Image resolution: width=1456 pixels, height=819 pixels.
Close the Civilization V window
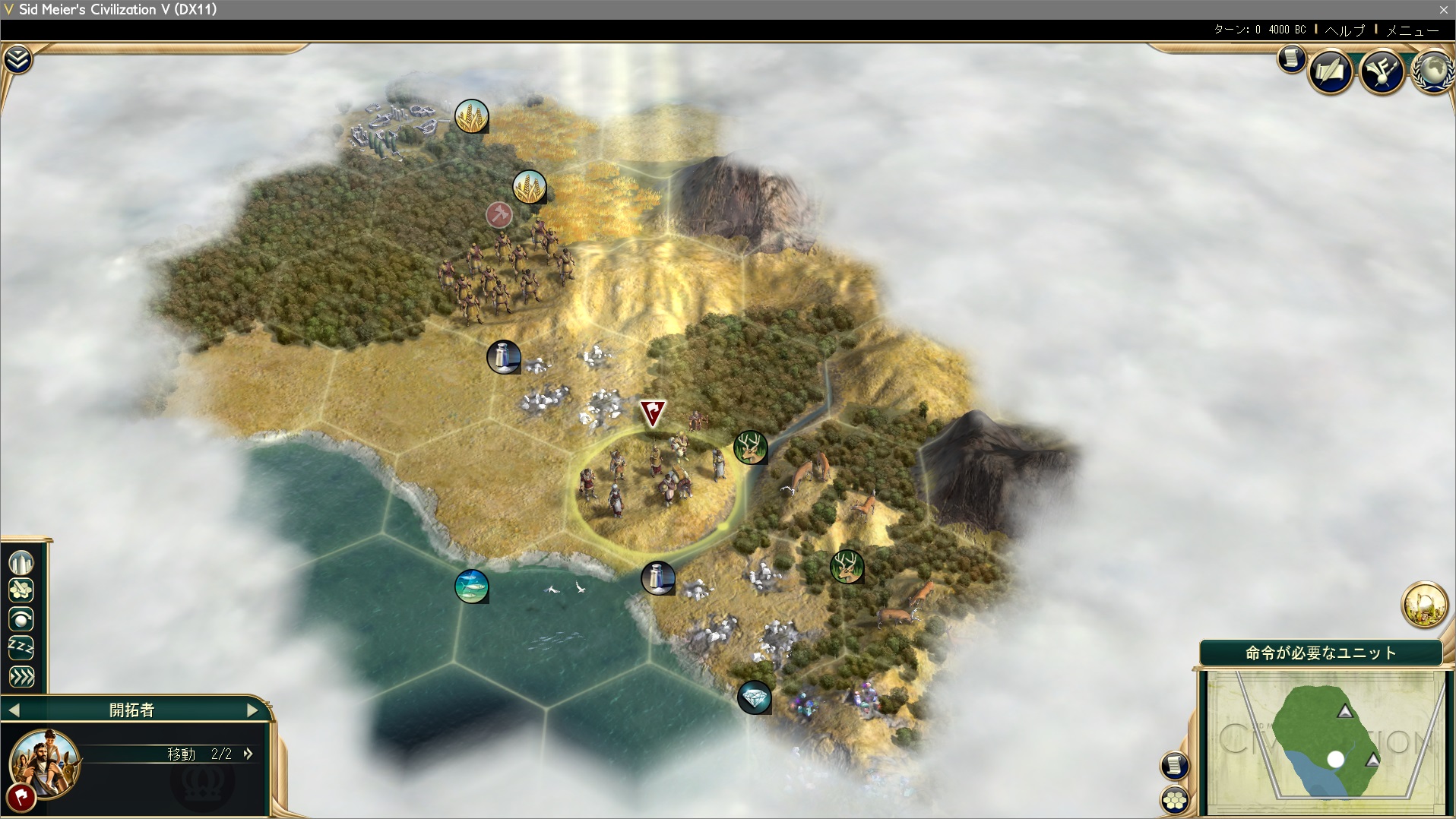point(1443,9)
